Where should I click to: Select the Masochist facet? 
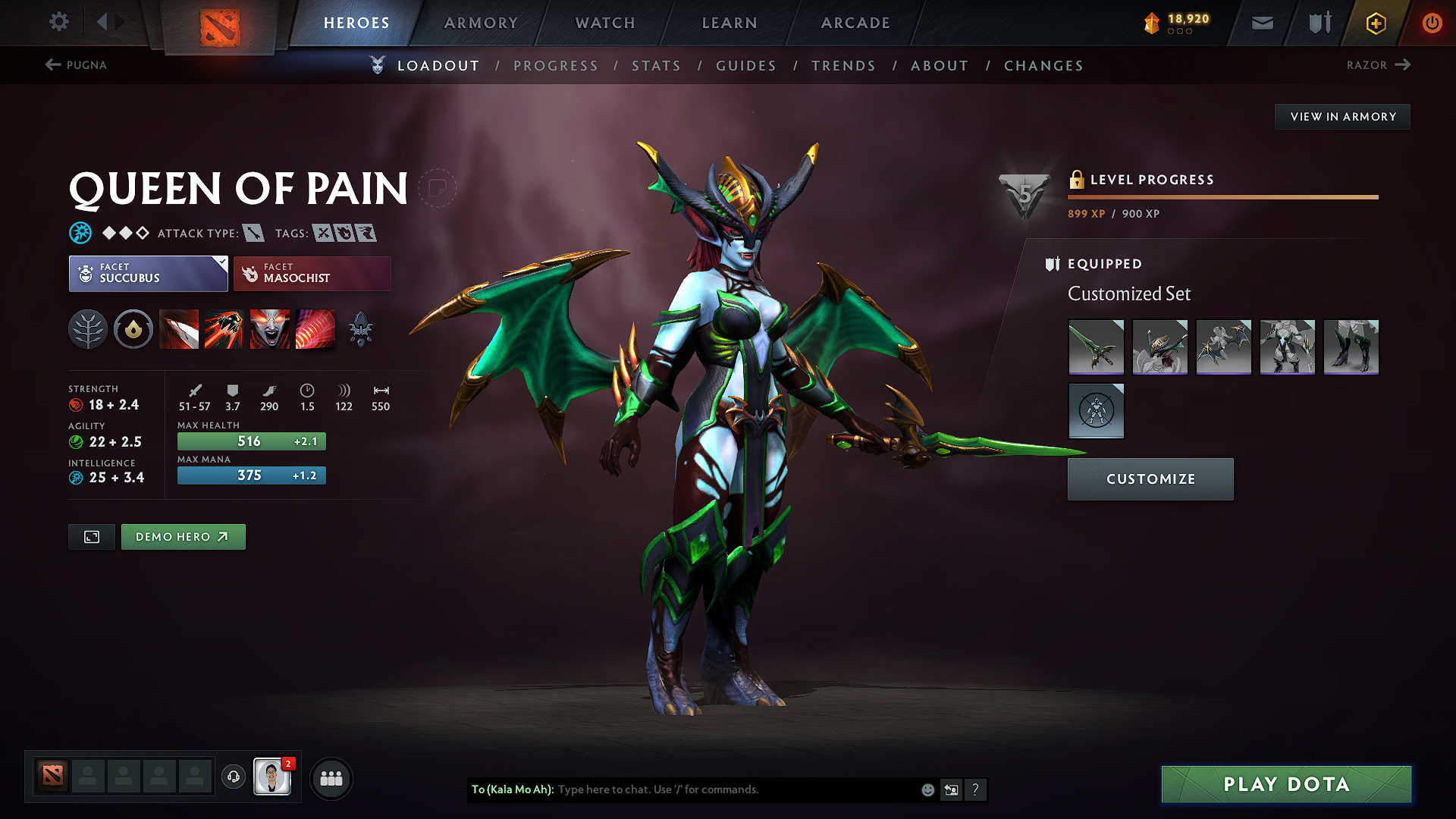point(312,273)
